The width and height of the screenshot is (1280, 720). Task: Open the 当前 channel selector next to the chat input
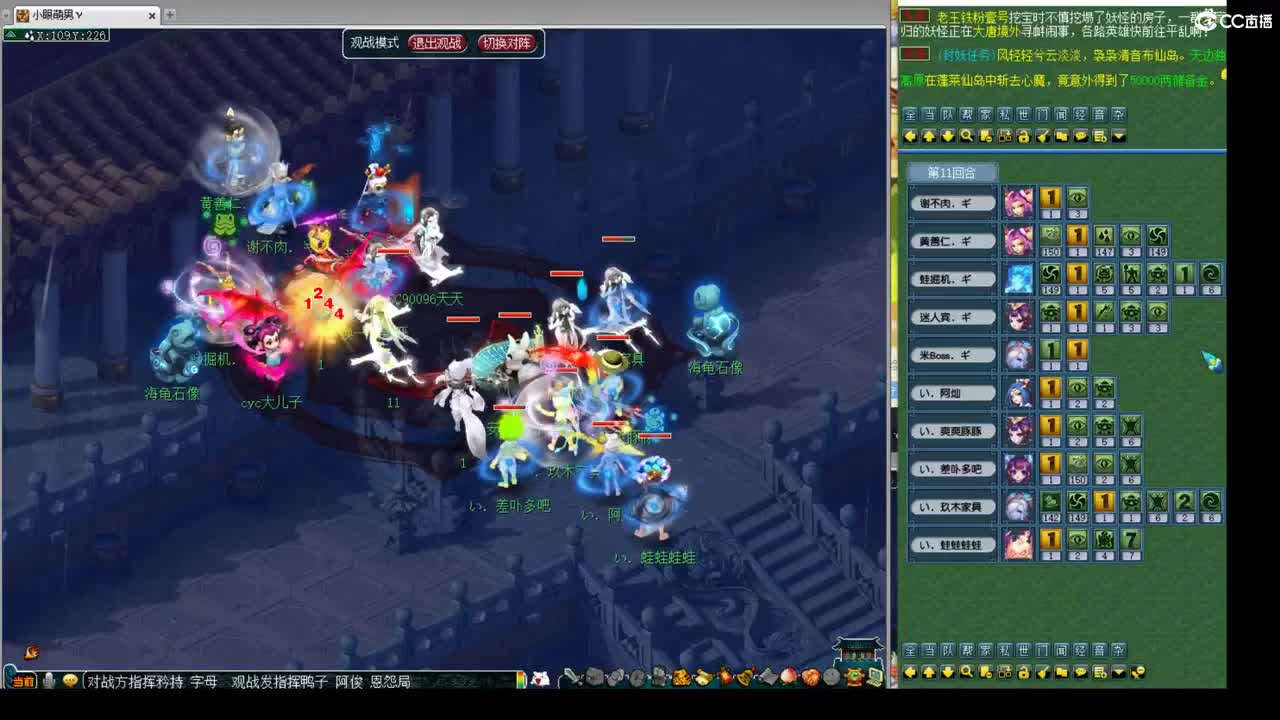[x=21, y=678]
